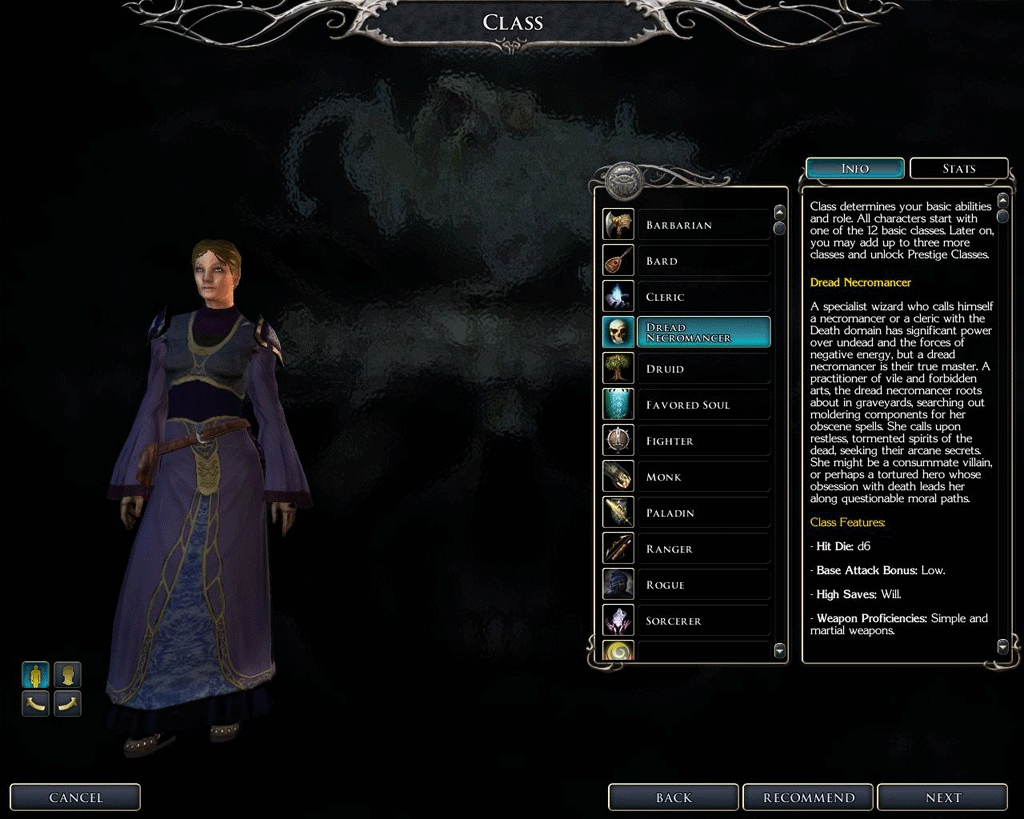Go back to the previous step
This screenshot has height=819, width=1024.
point(673,797)
